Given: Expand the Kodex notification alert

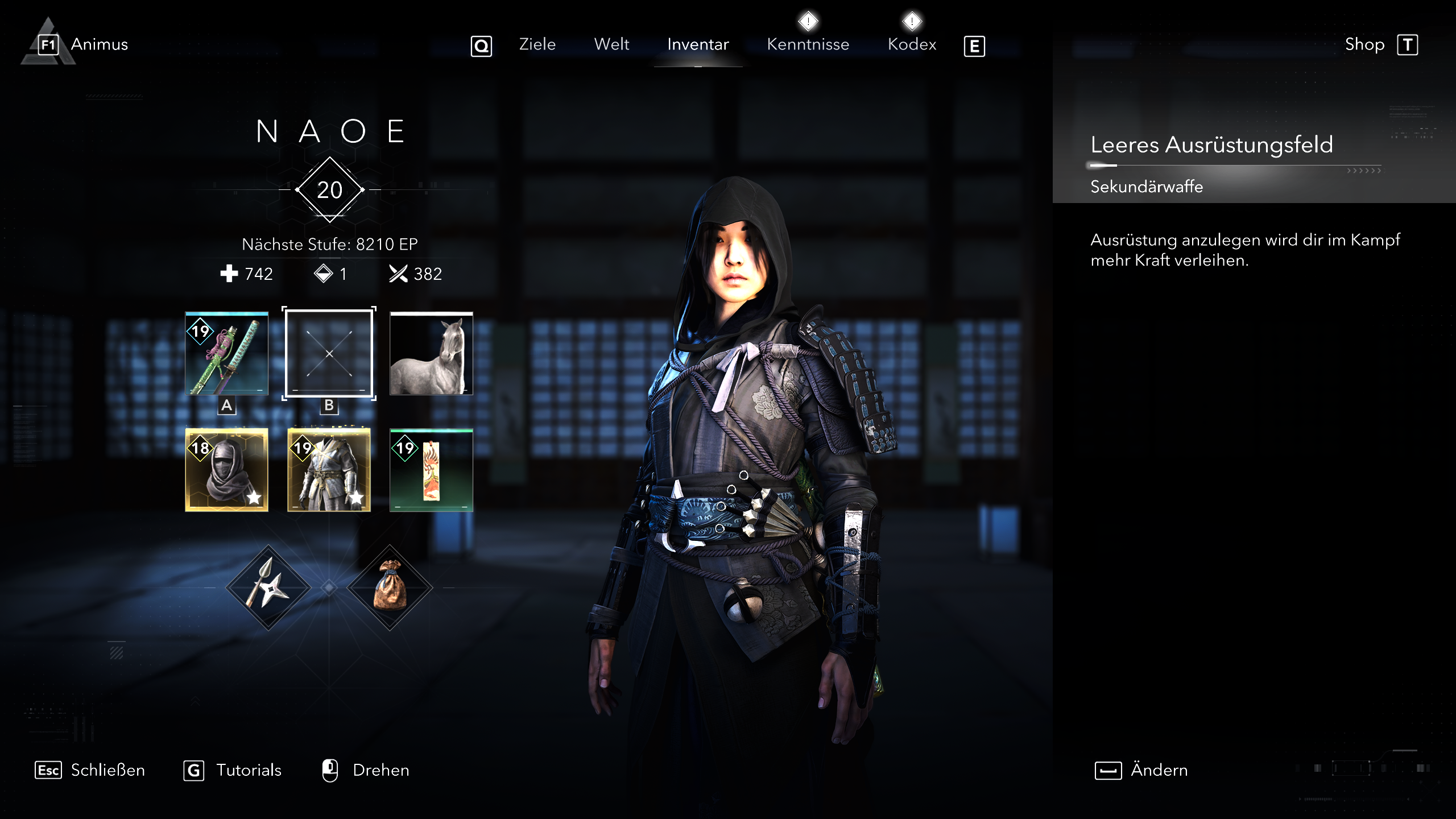Looking at the screenshot, I should tap(912, 21).
